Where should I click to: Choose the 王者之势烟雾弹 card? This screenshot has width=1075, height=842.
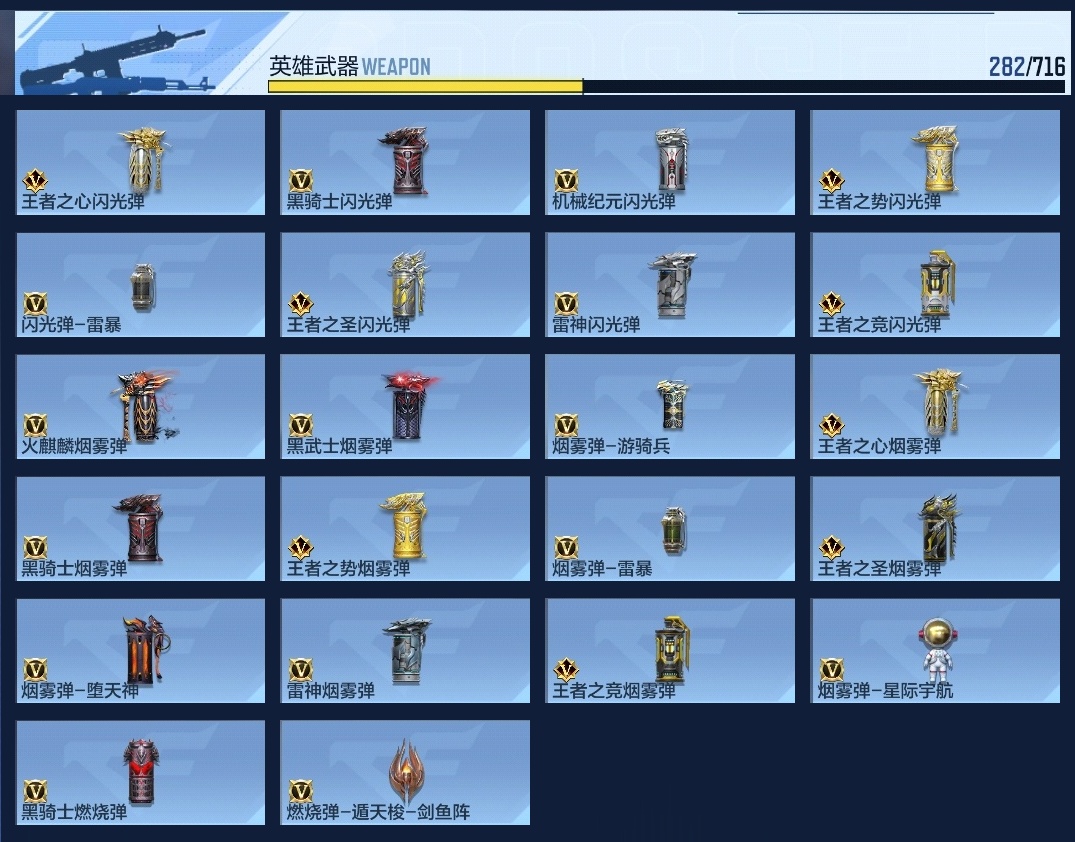point(405,529)
